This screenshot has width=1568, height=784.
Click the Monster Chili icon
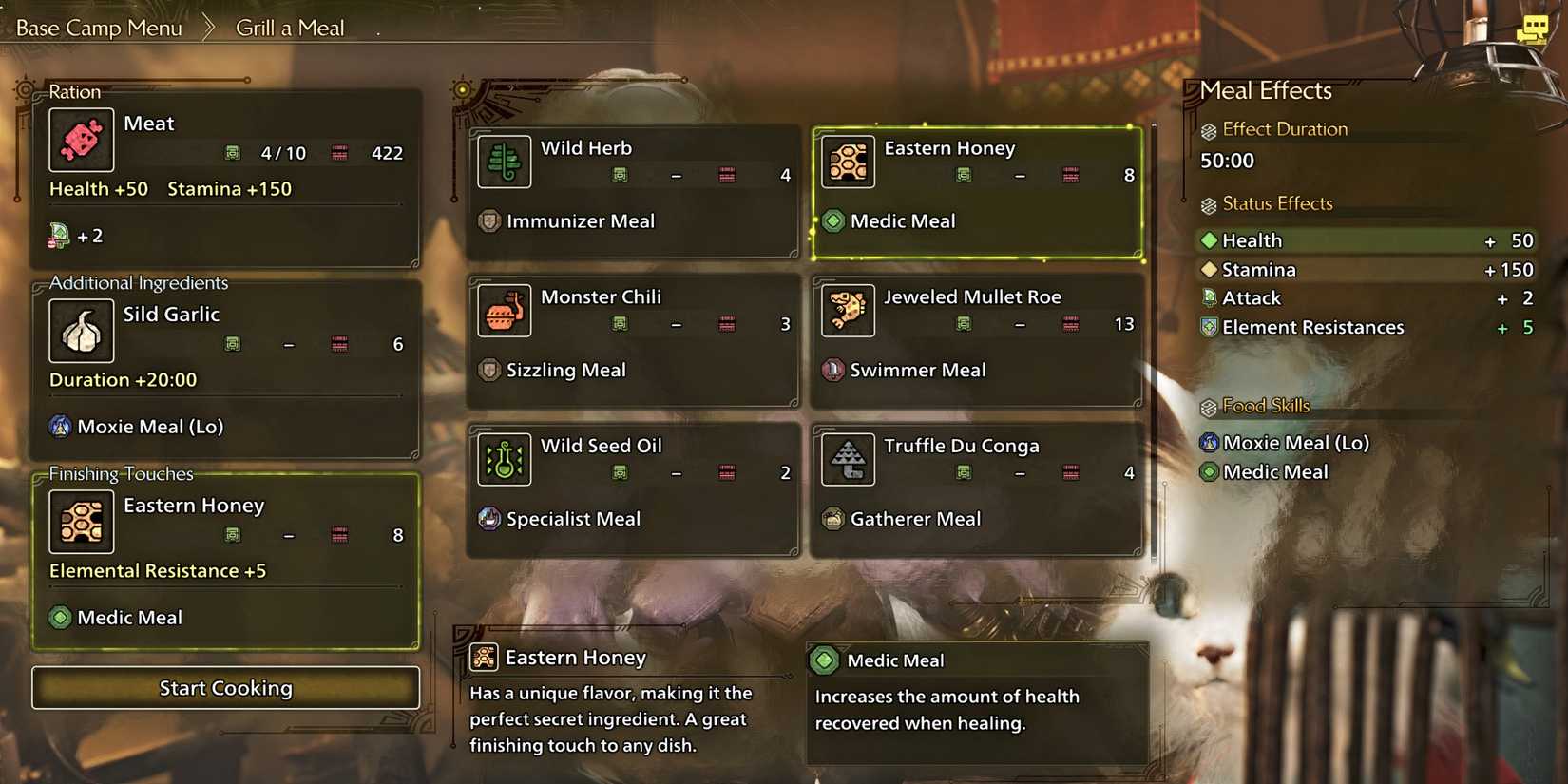[504, 311]
